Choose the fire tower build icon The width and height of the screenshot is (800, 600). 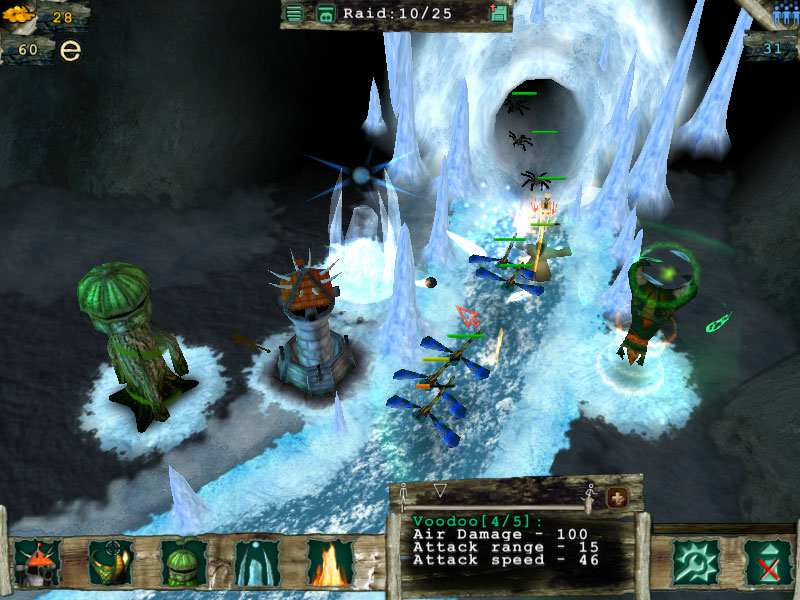click(x=330, y=562)
